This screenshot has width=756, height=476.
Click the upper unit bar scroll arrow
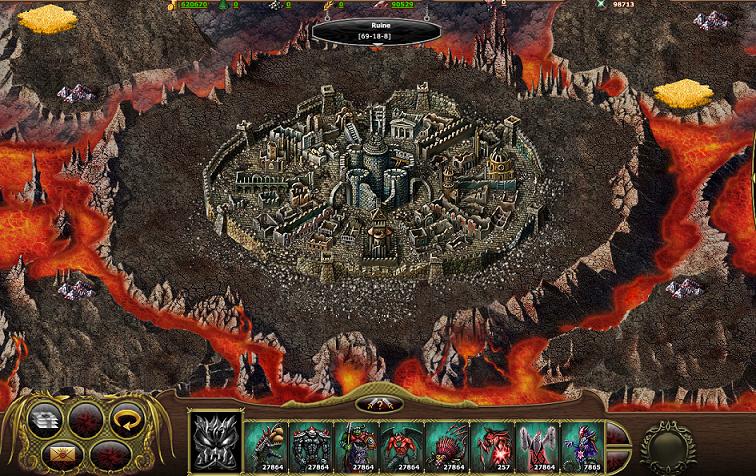click(x=614, y=431)
